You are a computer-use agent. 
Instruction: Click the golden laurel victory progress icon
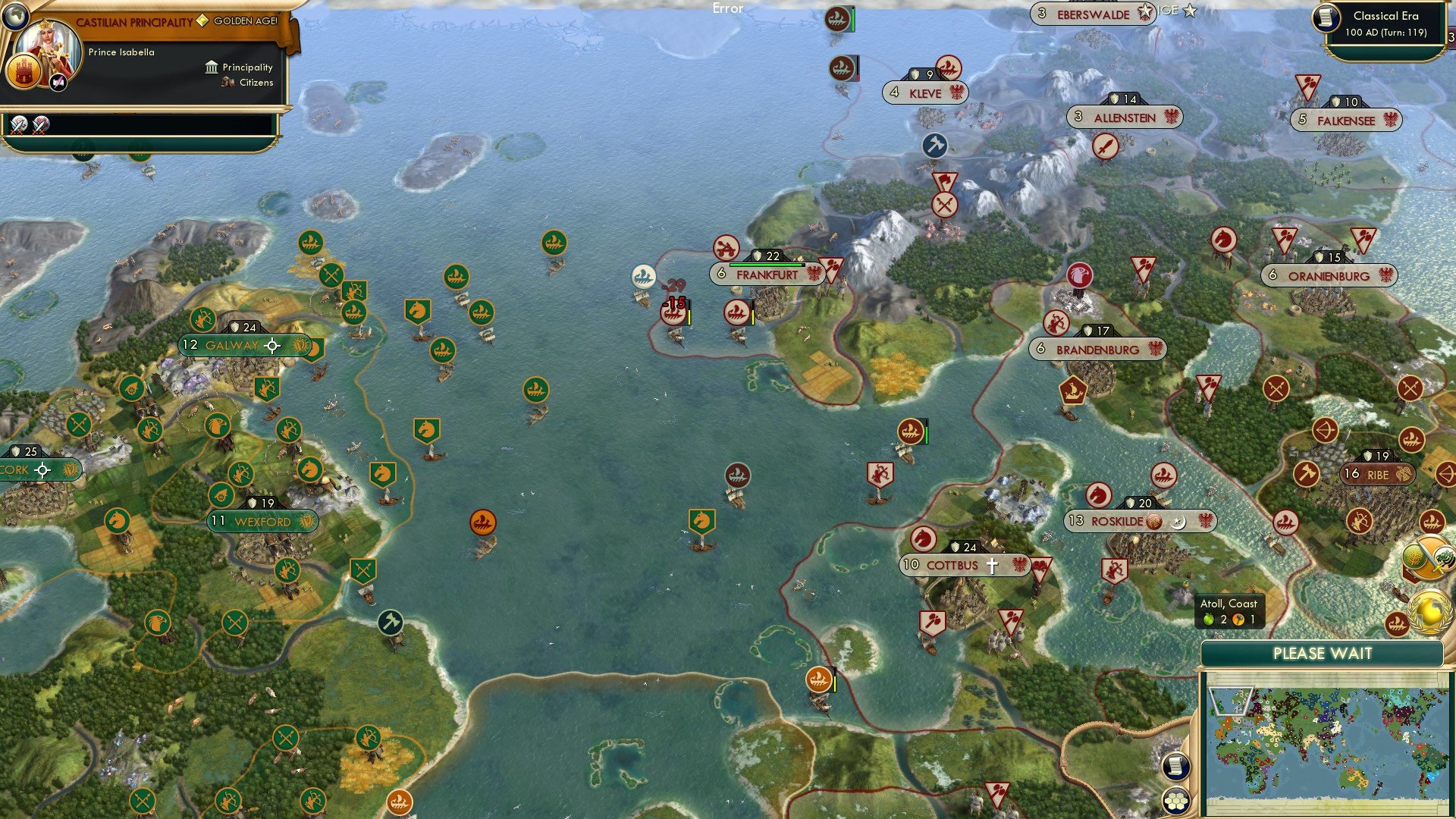coord(1428,610)
